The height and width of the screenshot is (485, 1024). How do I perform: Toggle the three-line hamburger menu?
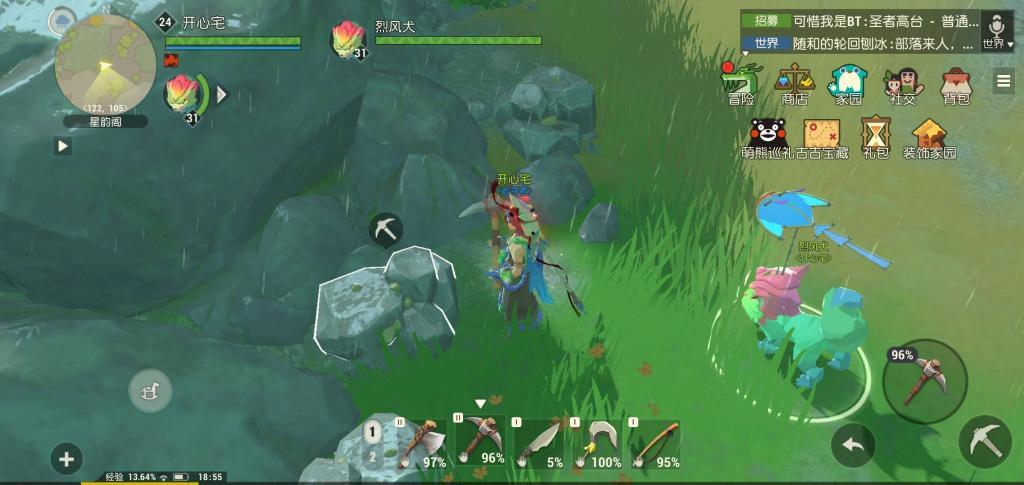pos(1003,82)
